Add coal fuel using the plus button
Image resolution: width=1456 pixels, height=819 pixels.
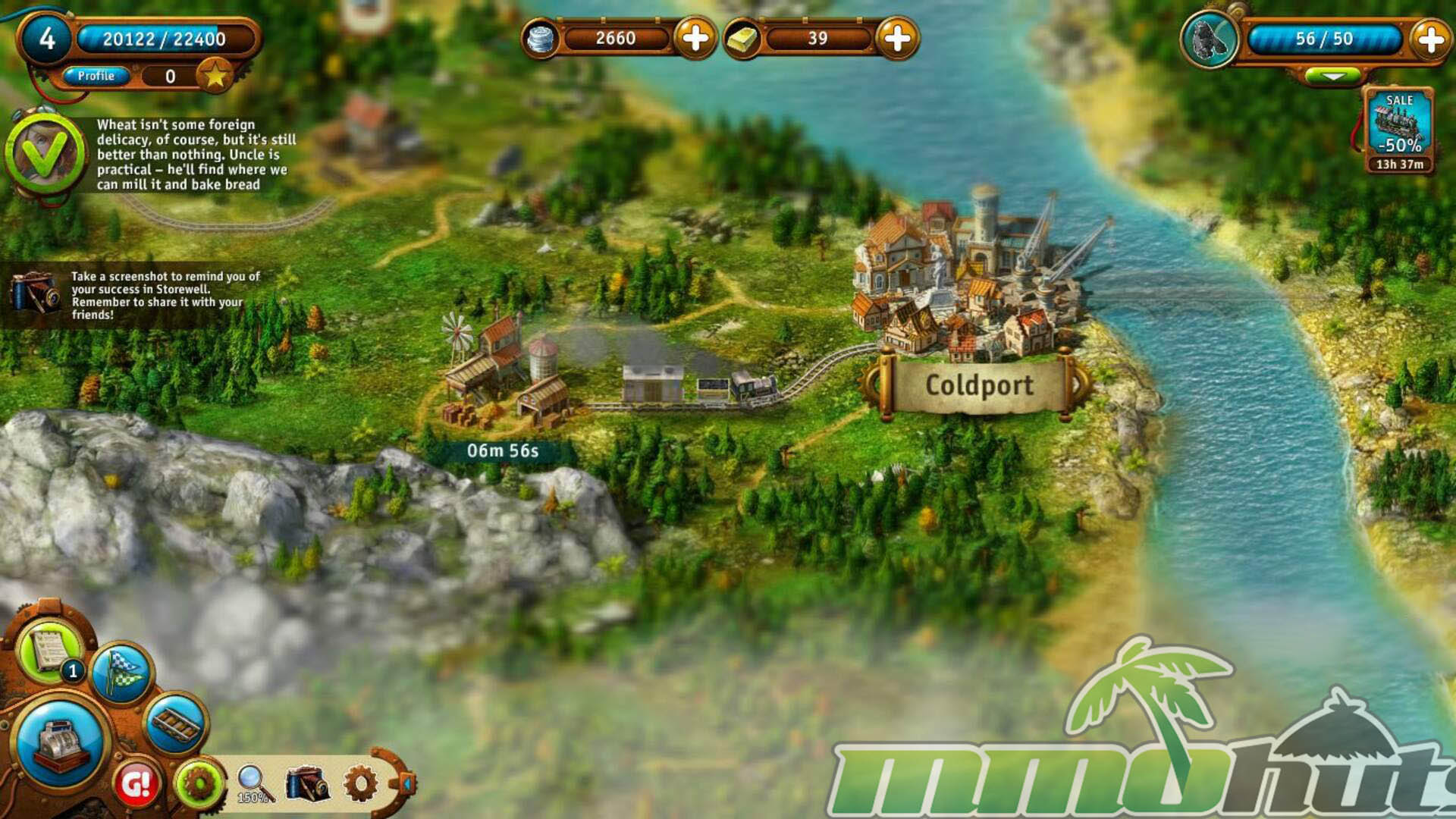pyautogui.click(x=1430, y=39)
